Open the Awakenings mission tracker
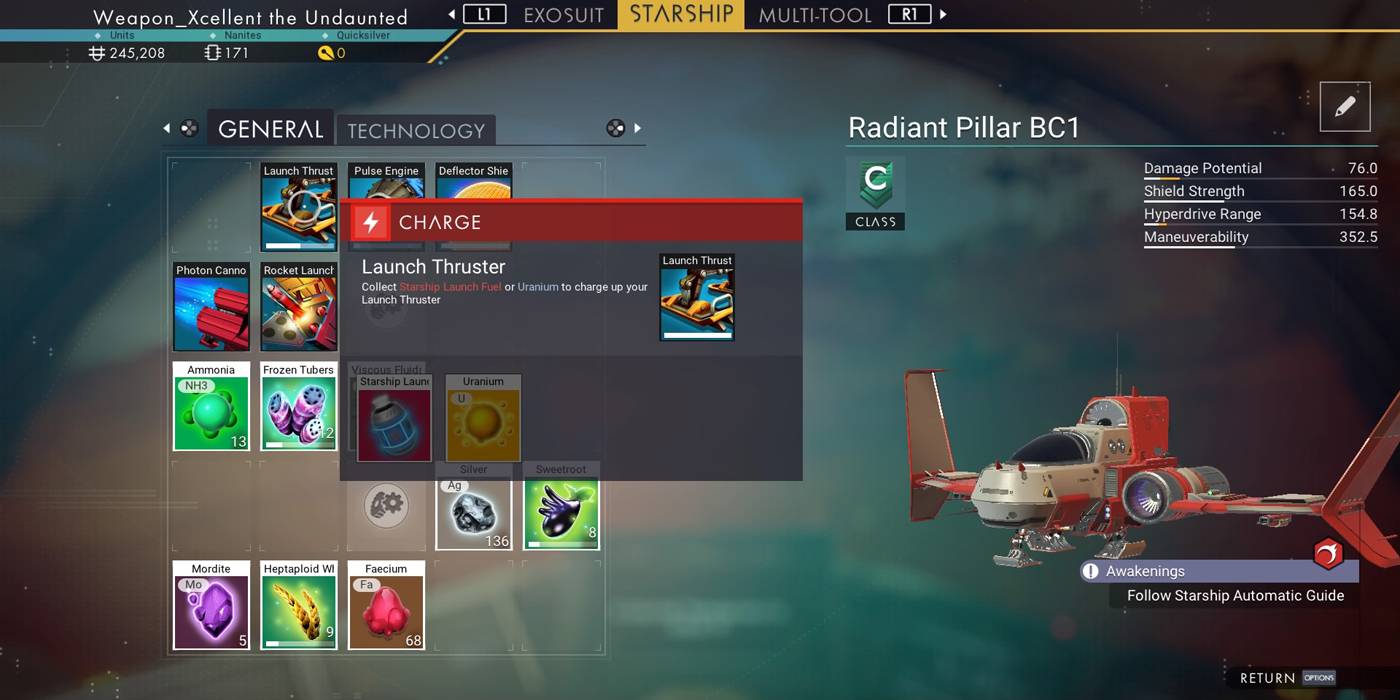Screen dimensions: 1400x700 tap(1218, 571)
